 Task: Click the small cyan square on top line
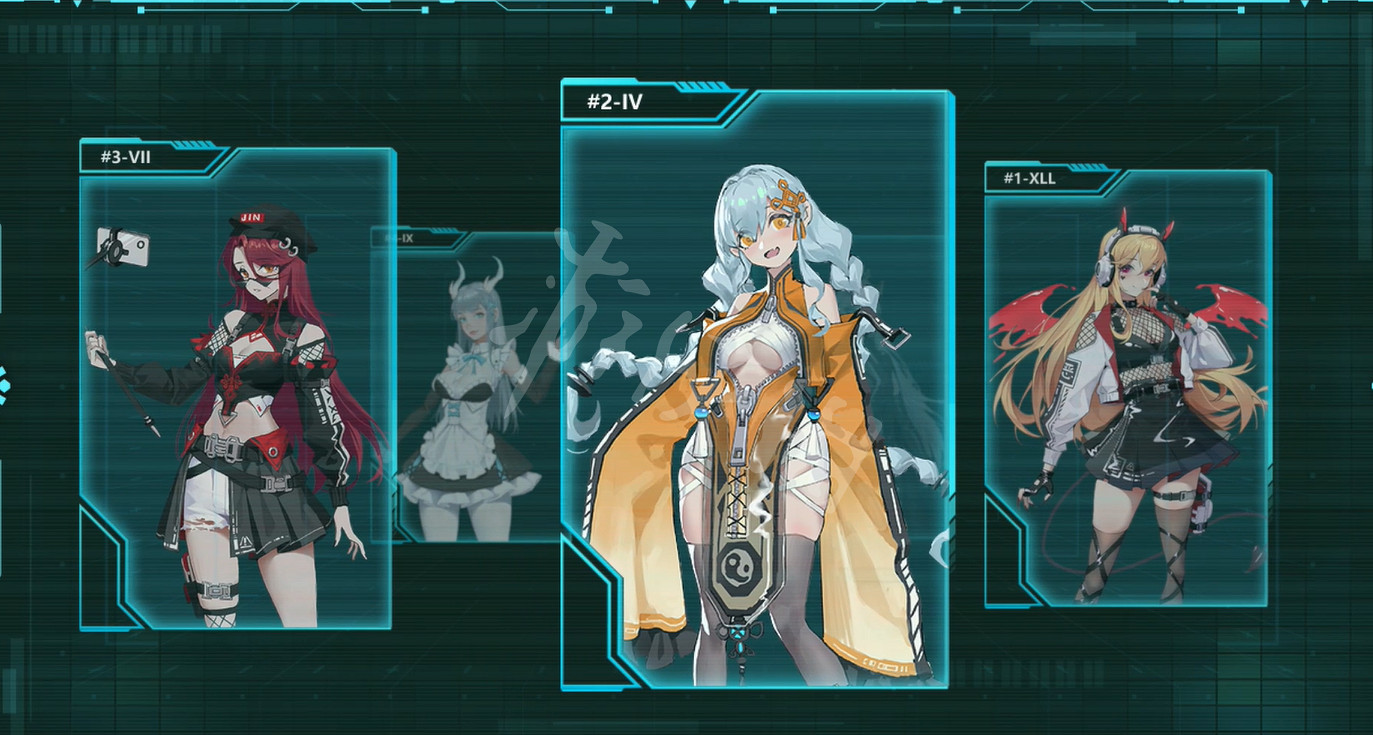tap(140, 10)
